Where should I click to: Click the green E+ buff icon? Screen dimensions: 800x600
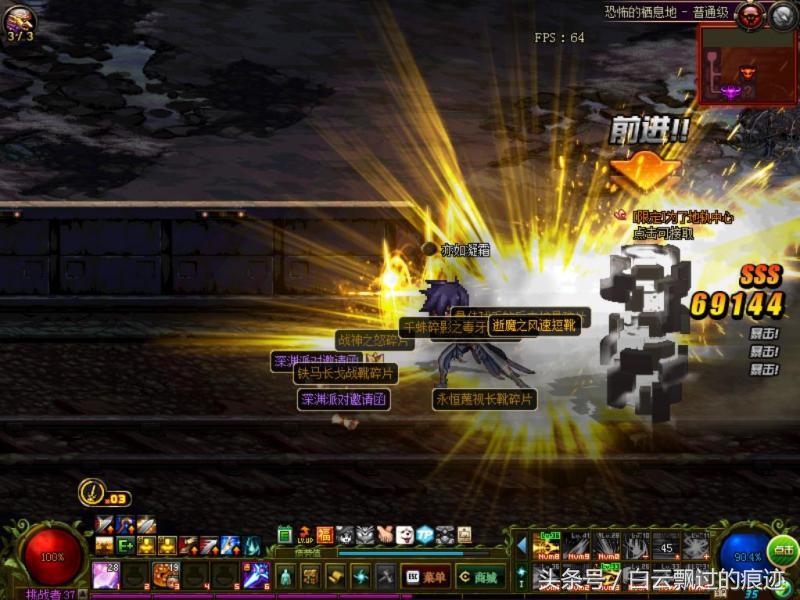[125, 546]
